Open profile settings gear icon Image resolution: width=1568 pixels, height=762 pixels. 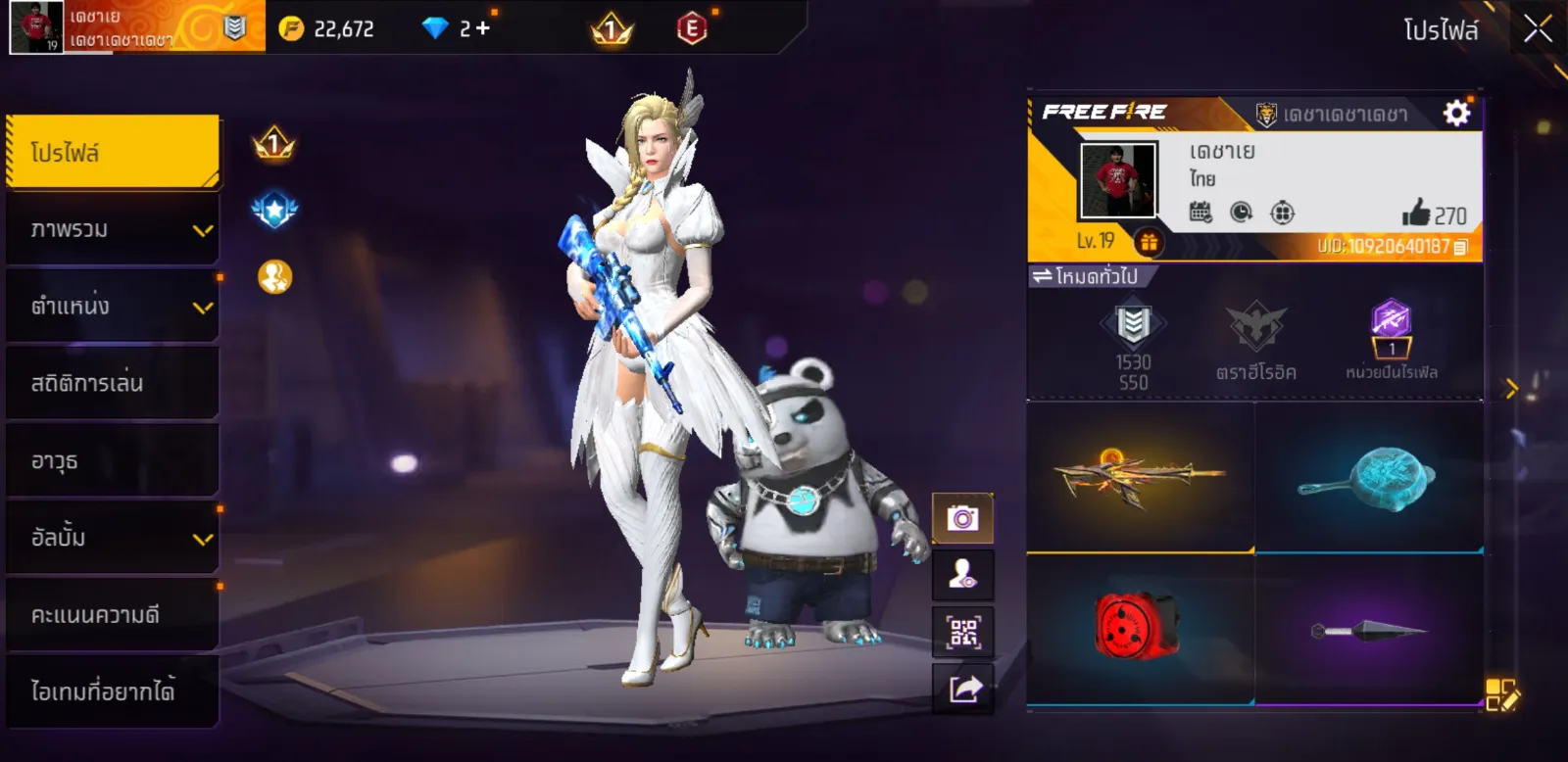click(x=1457, y=114)
